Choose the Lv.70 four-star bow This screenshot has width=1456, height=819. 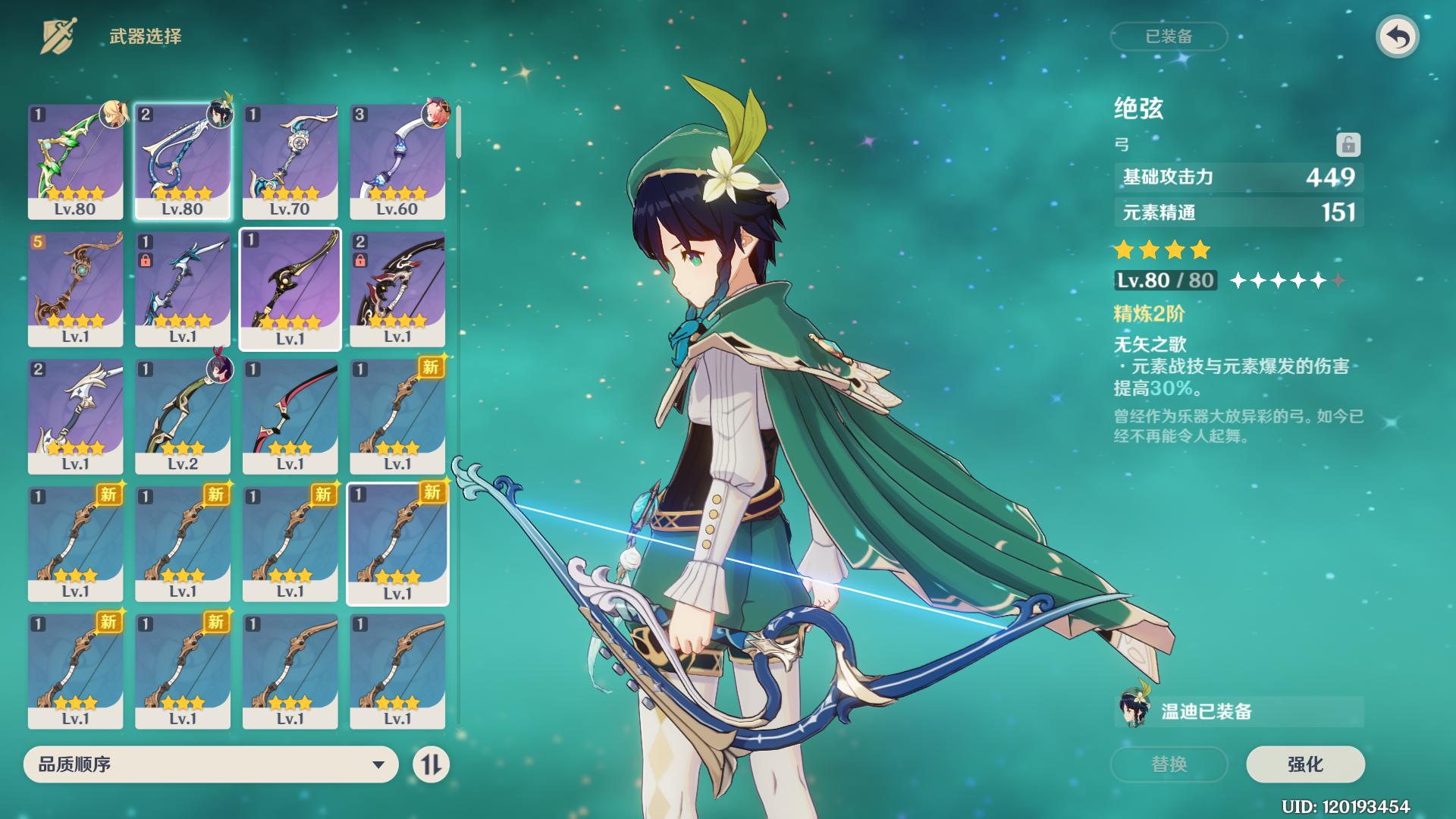tap(290, 162)
